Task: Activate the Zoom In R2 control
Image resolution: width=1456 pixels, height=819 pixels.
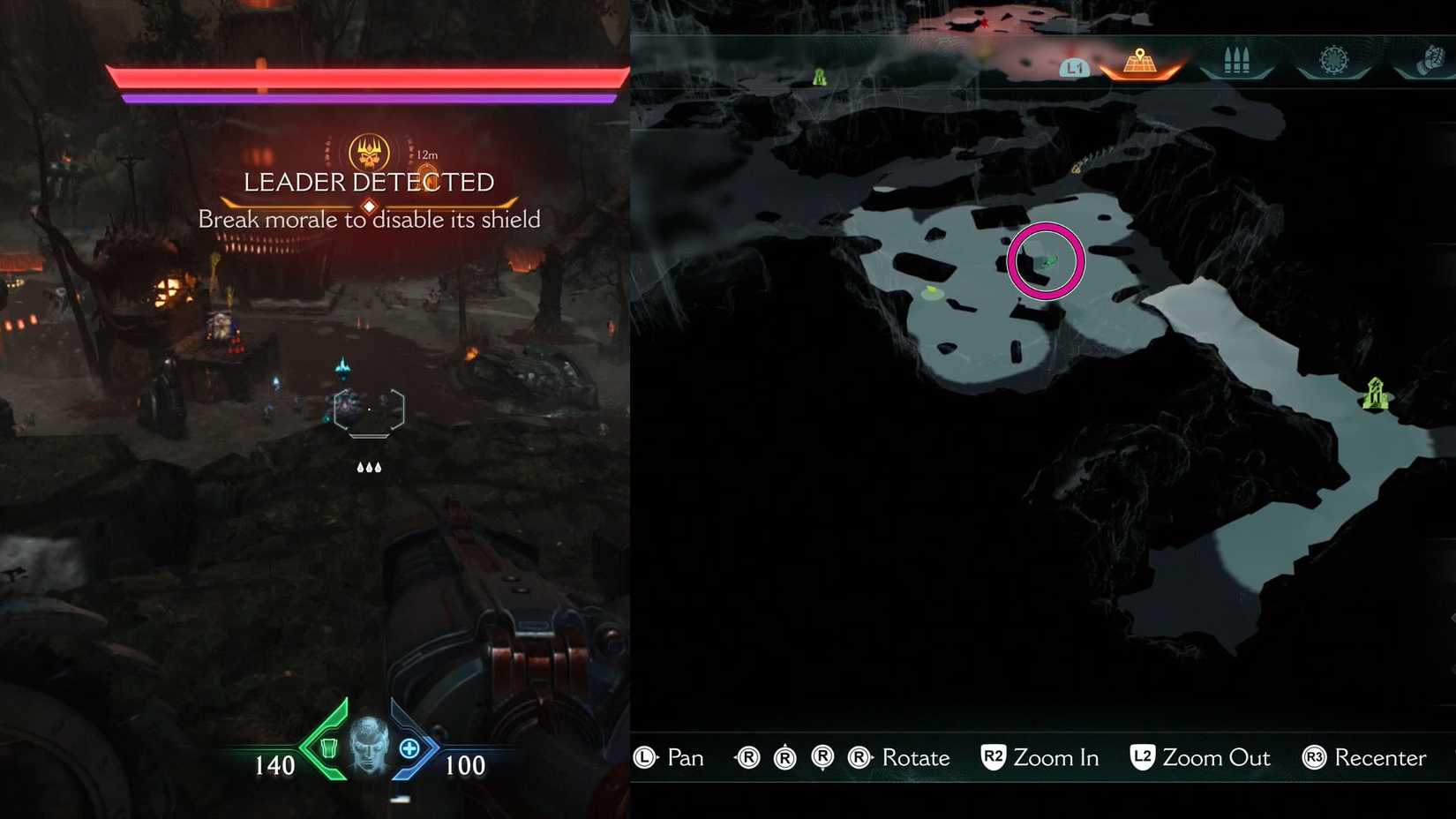Action: click(1041, 757)
